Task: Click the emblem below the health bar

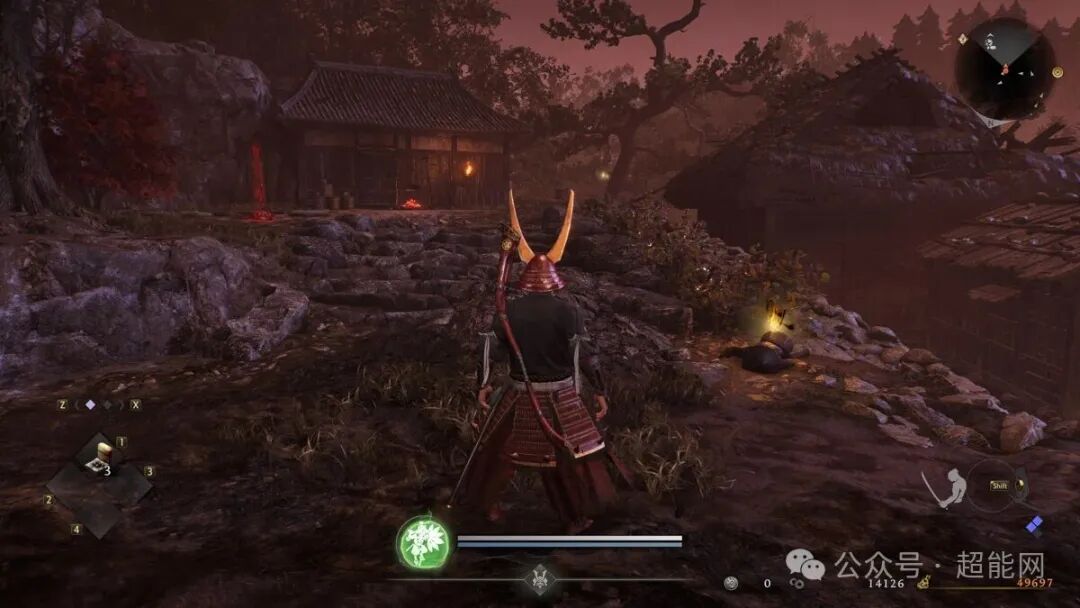Action: (x=540, y=580)
